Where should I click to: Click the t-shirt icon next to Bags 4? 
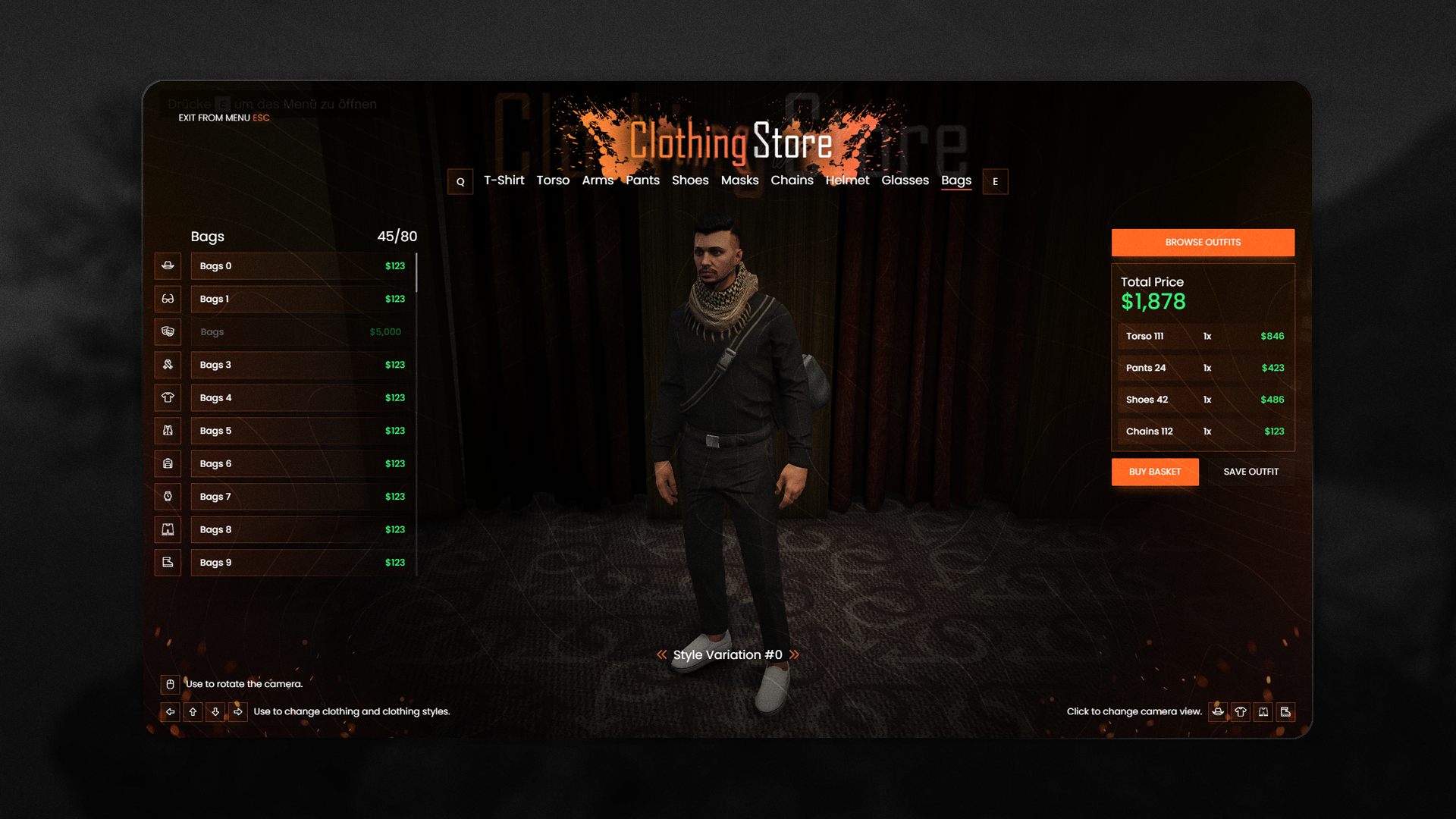(168, 397)
